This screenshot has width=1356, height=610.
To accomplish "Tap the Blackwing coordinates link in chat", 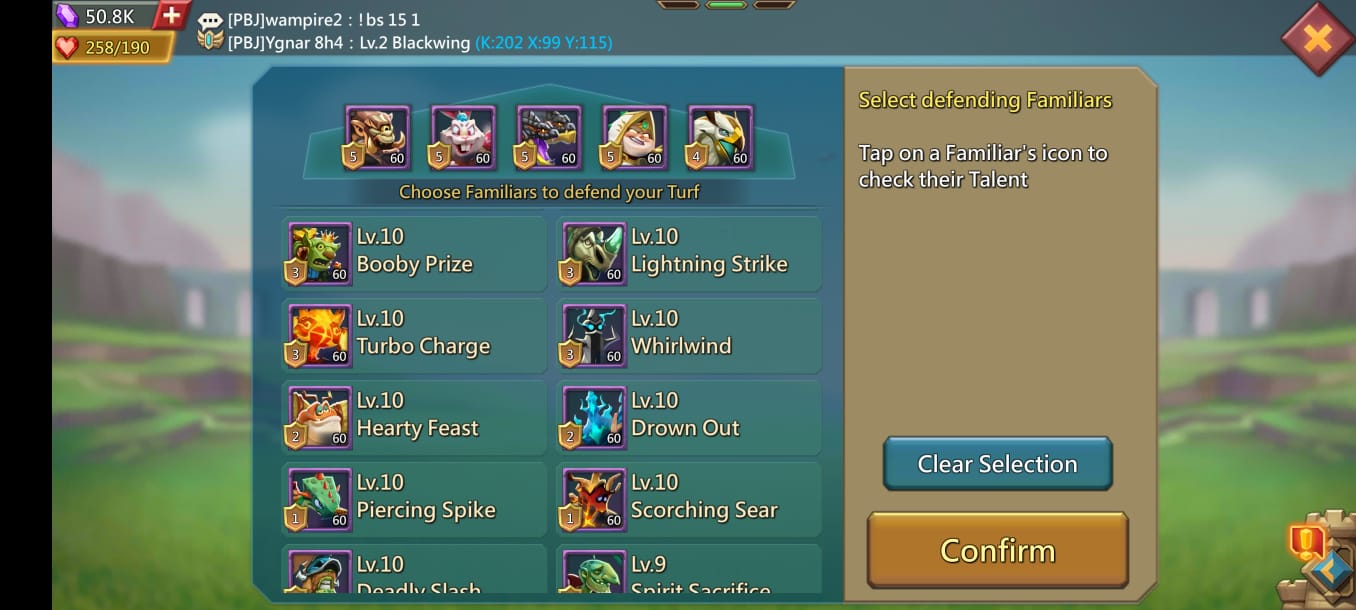I will pyautogui.click(x=543, y=43).
